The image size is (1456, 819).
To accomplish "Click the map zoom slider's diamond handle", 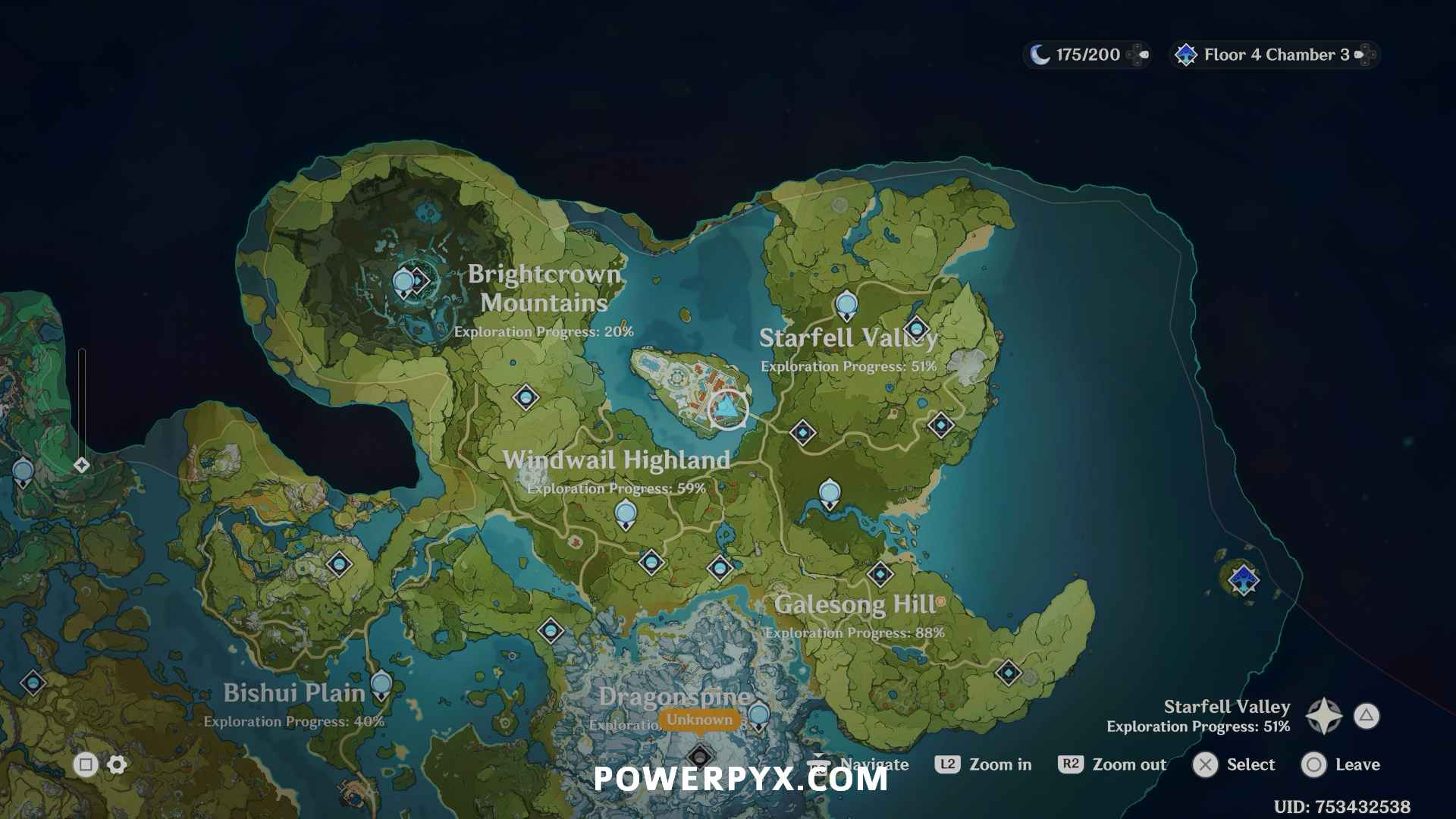I will pyautogui.click(x=82, y=465).
